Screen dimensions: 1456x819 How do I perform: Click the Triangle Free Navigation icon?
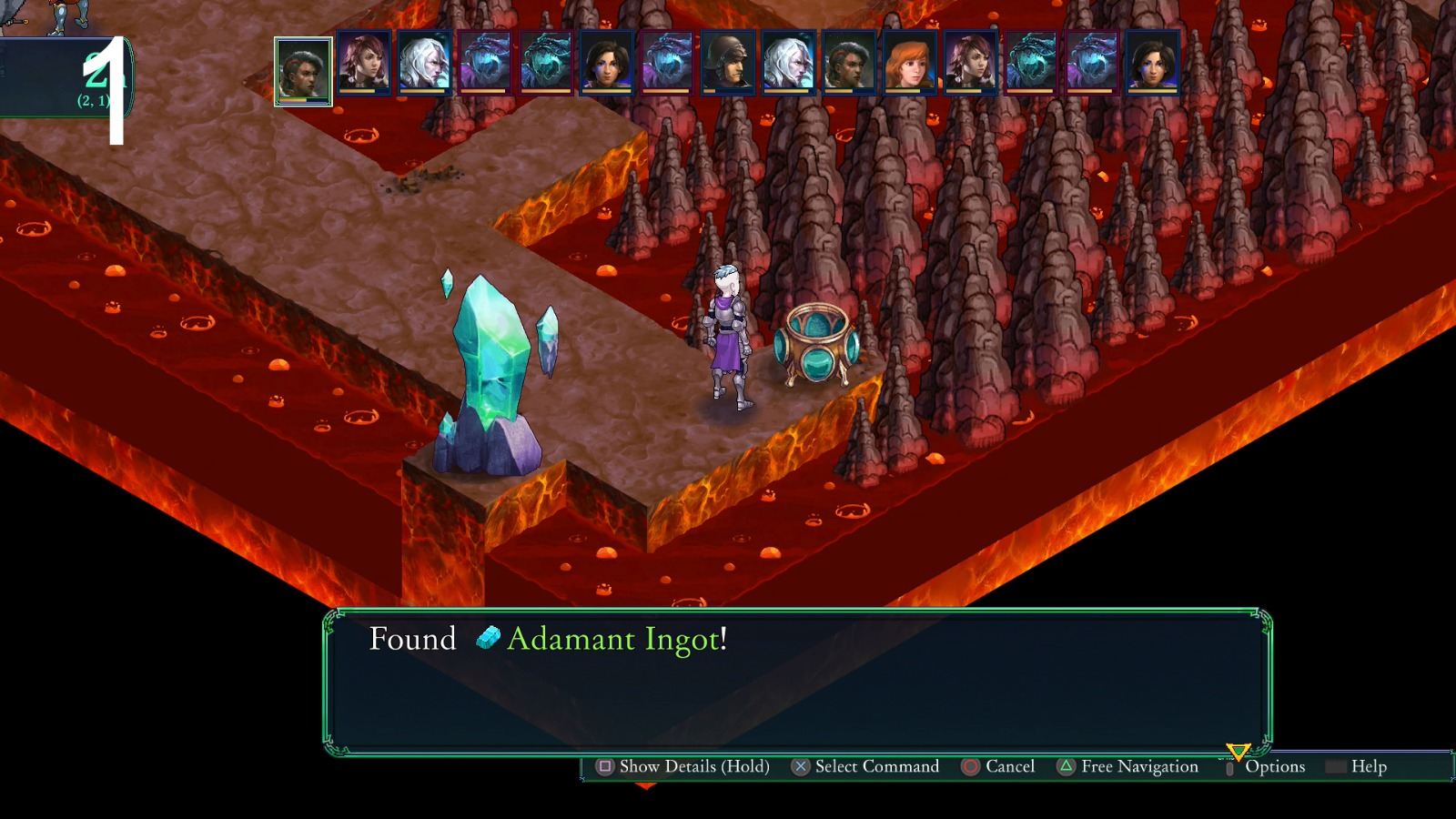(1066, 767)
